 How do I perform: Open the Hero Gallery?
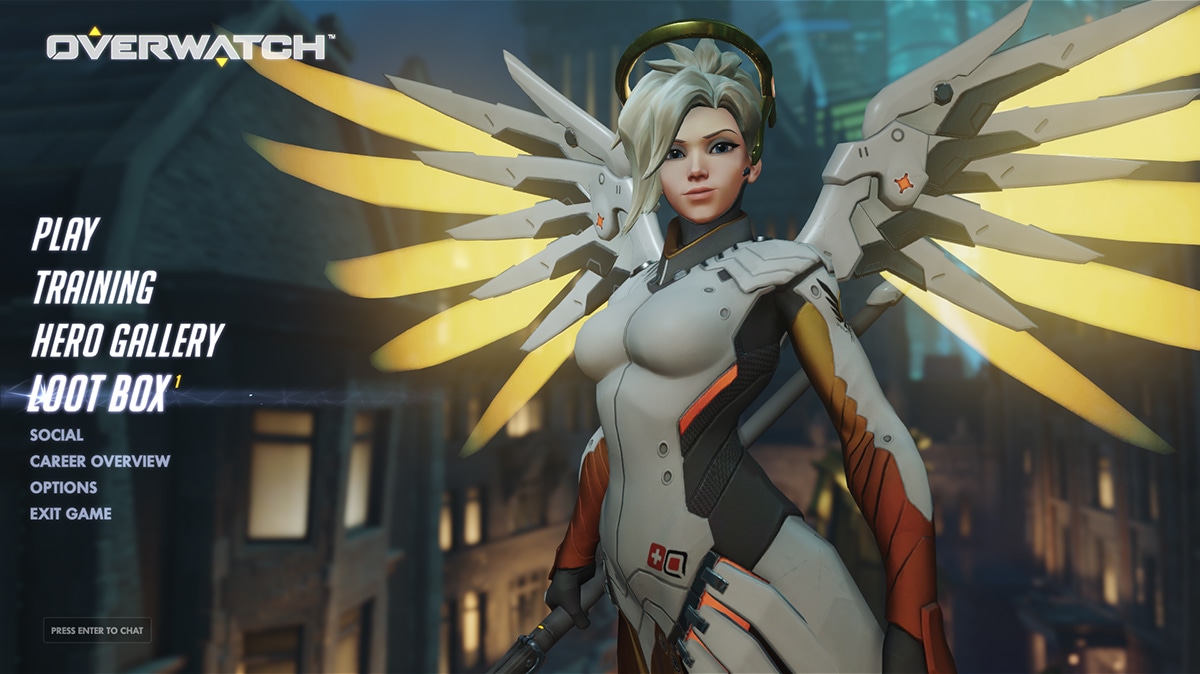(x=126, y=341)
